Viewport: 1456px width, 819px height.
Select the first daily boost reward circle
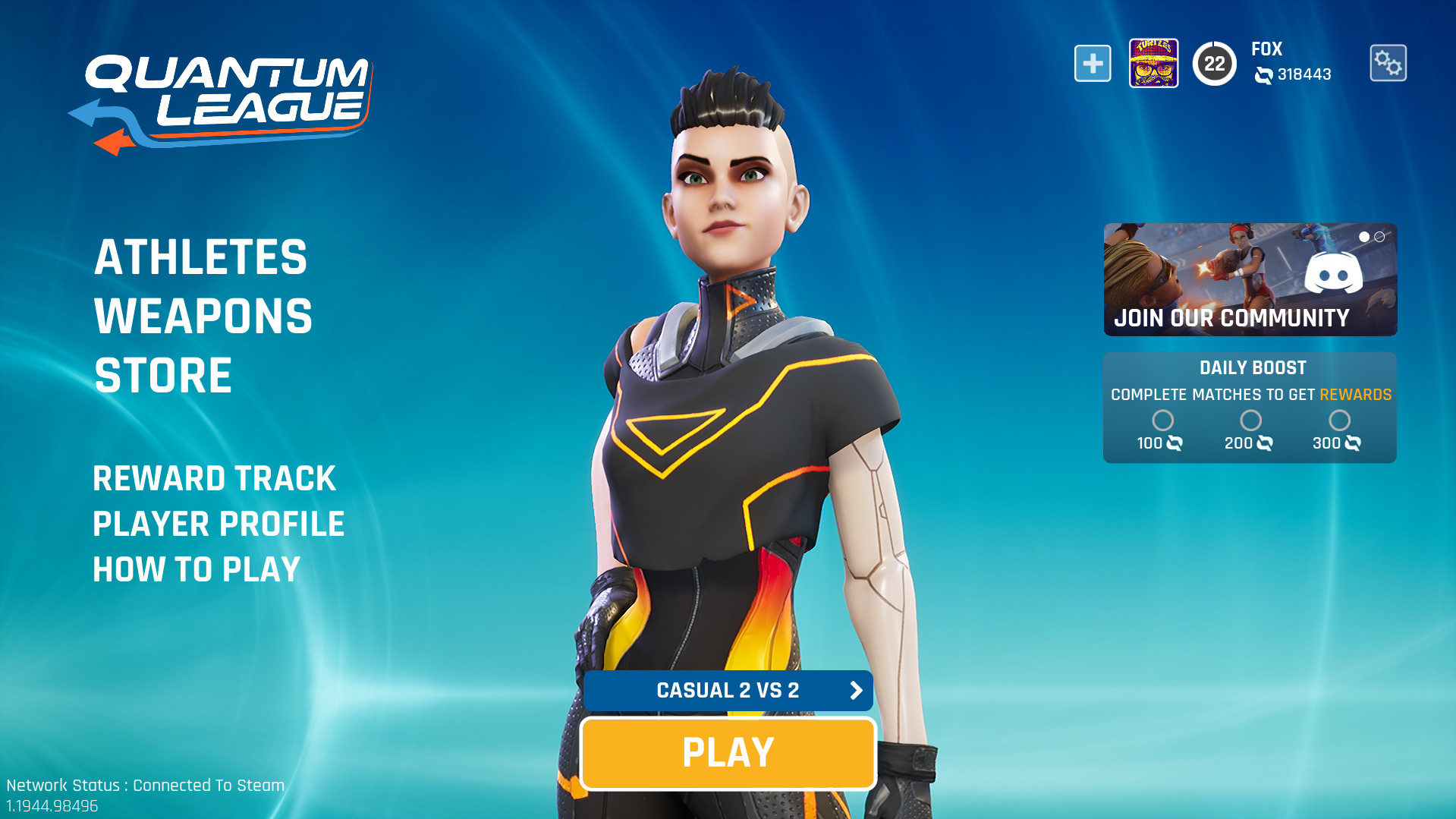(1162, 421)
